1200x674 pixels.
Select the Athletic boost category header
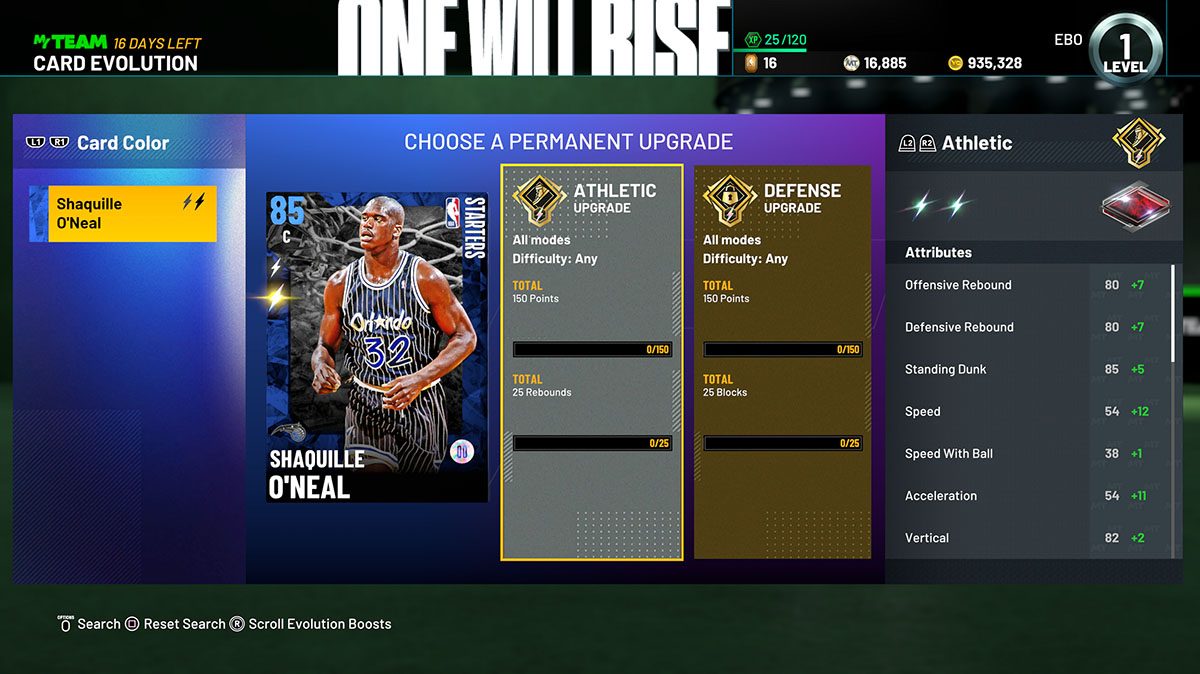(976, 143)
